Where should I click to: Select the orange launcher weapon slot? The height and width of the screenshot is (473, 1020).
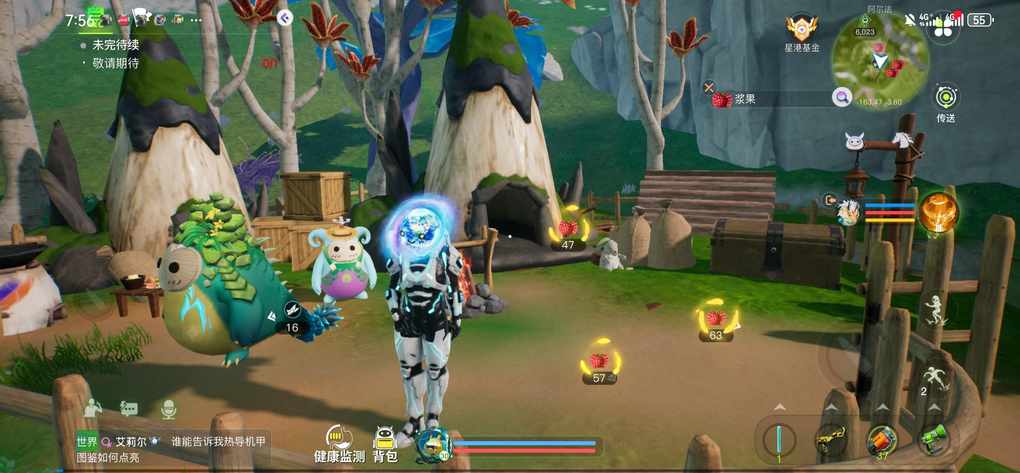(881, 440)
